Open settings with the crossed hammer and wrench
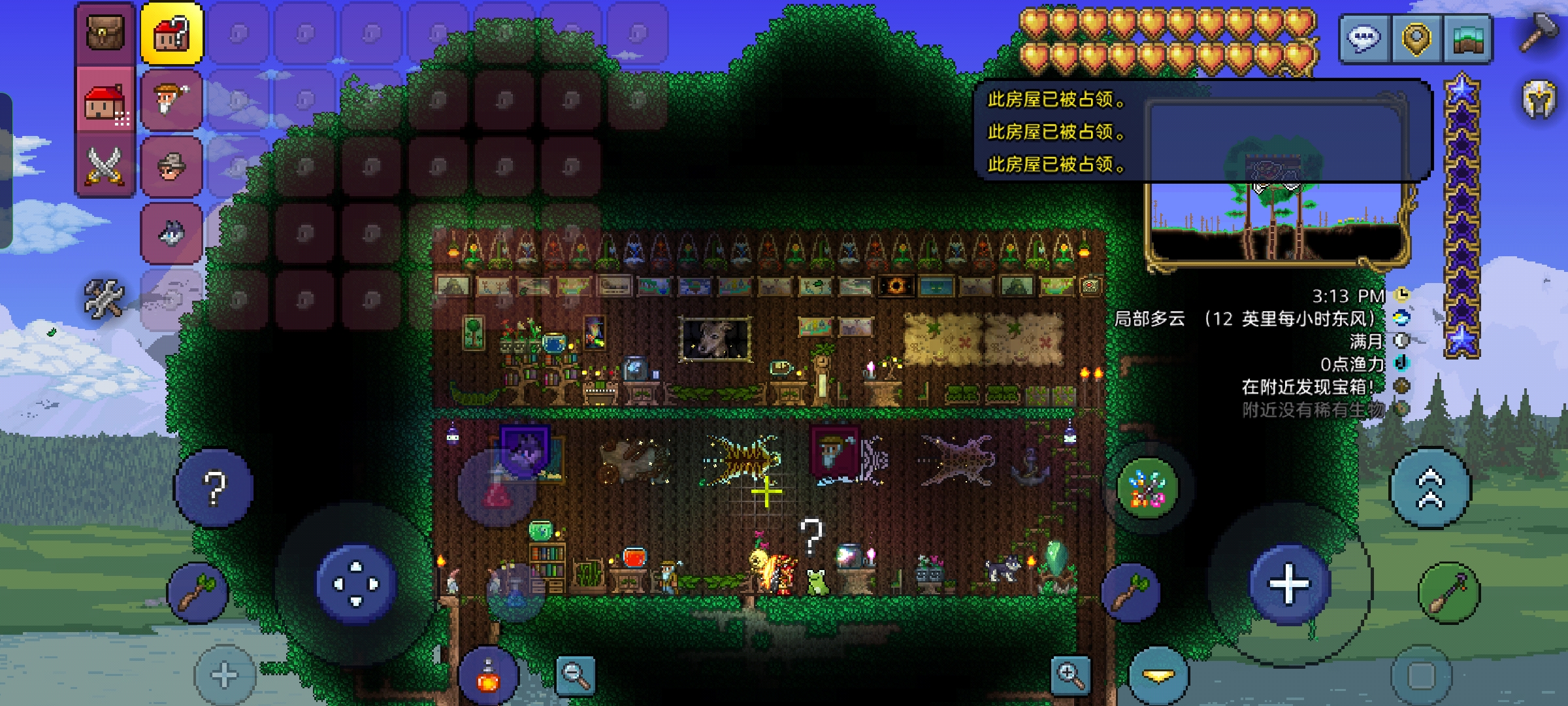1568x706 pixels. coord(104,299)
